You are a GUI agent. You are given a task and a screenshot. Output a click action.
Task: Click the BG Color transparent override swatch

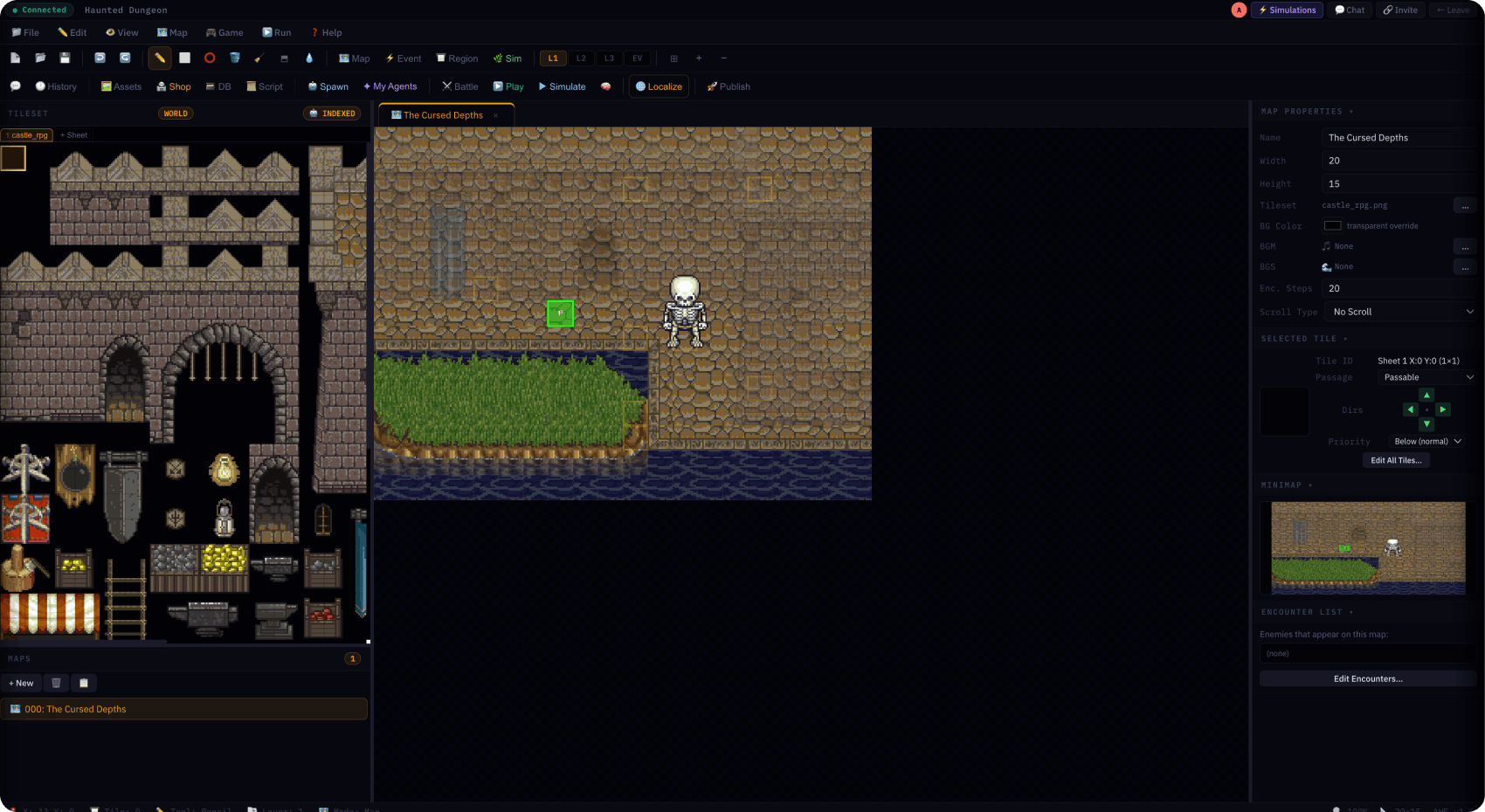1332,225
